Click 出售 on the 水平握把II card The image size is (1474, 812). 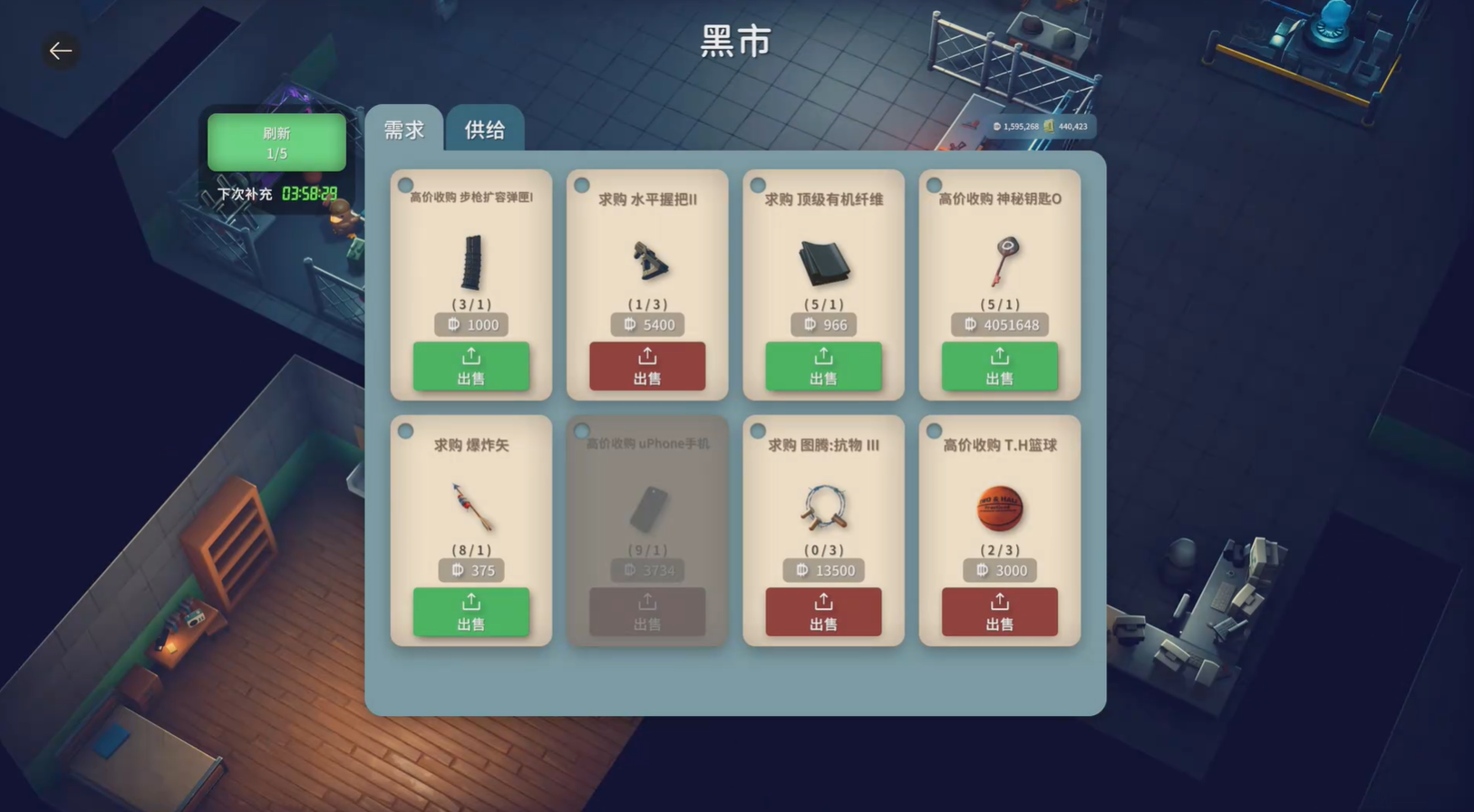[647, 367]
